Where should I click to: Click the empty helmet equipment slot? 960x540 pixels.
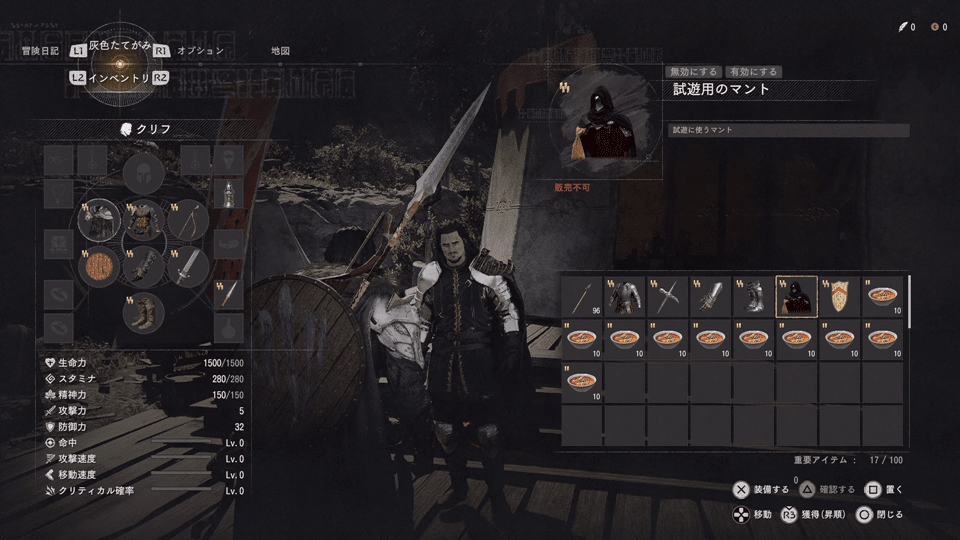(144, 176)
